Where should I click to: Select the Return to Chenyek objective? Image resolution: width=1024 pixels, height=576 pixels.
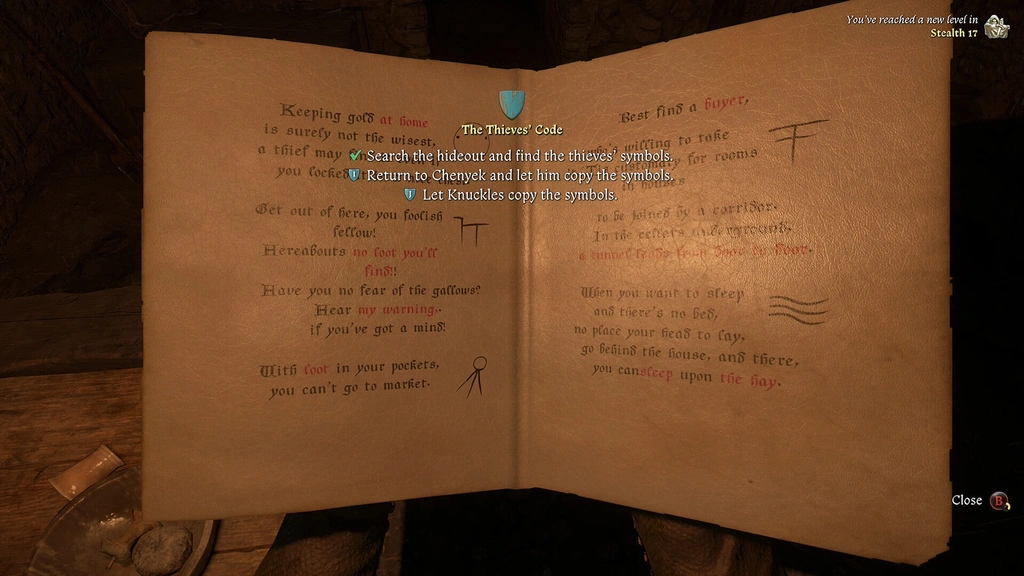(517, 175)
